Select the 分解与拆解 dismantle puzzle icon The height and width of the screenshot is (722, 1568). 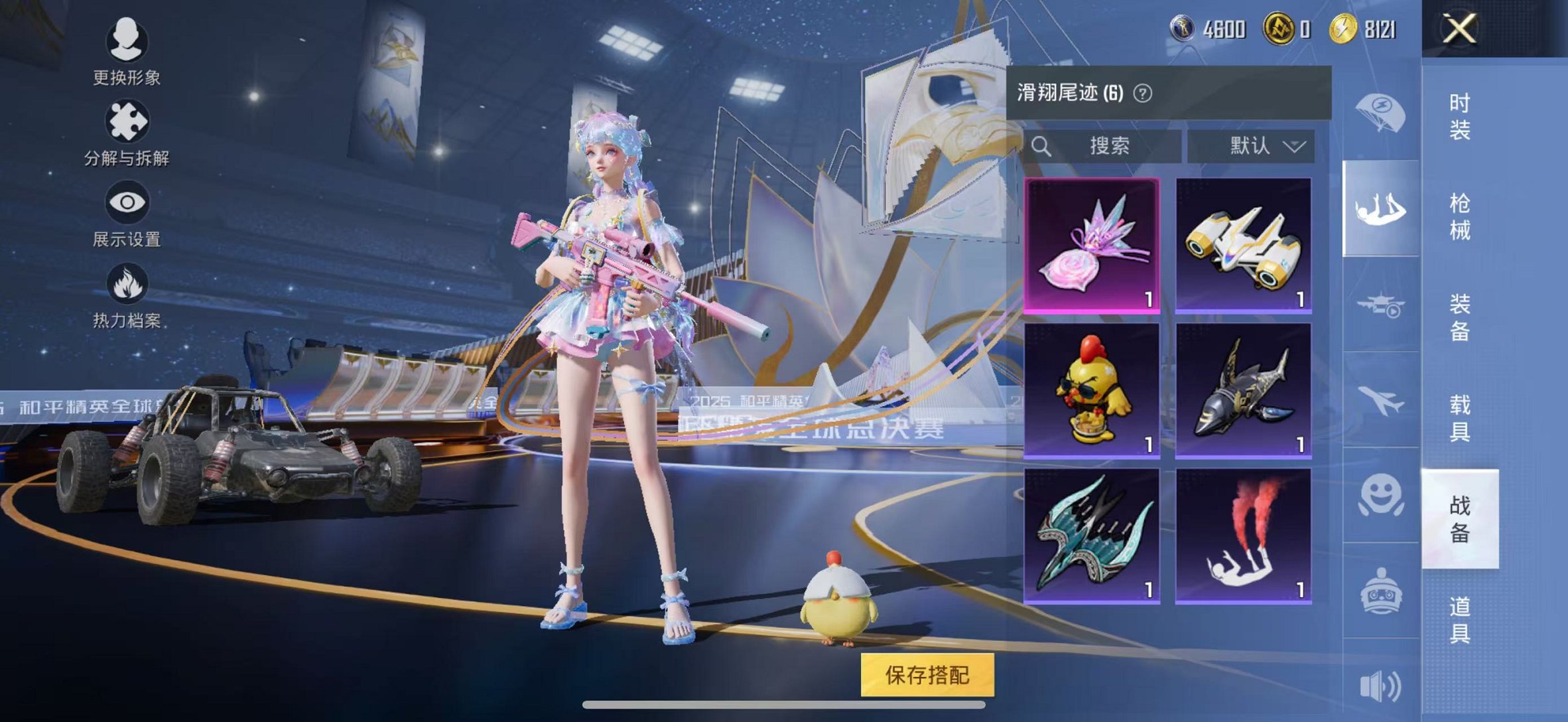128,119
